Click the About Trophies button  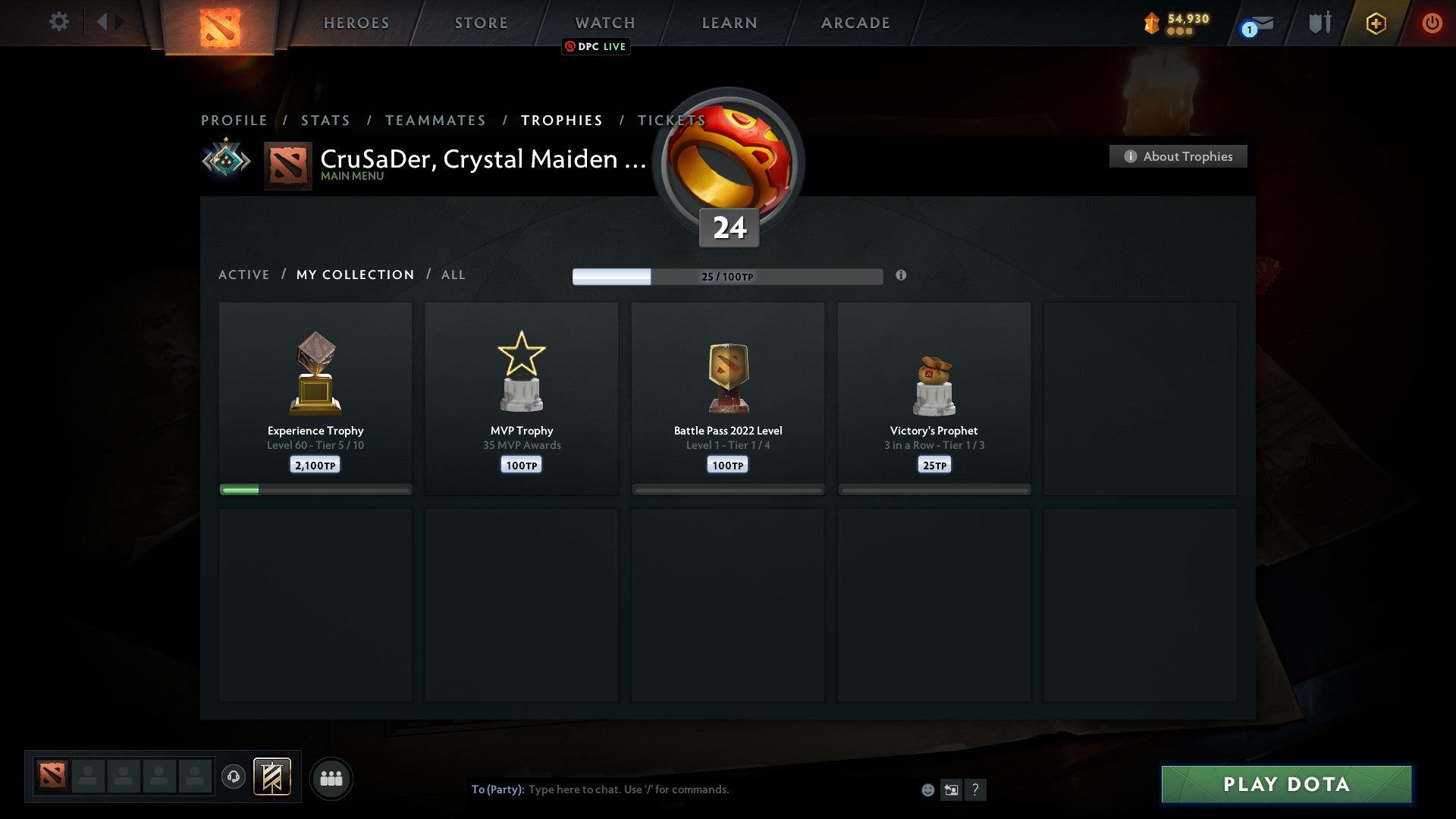[1178, 156]
